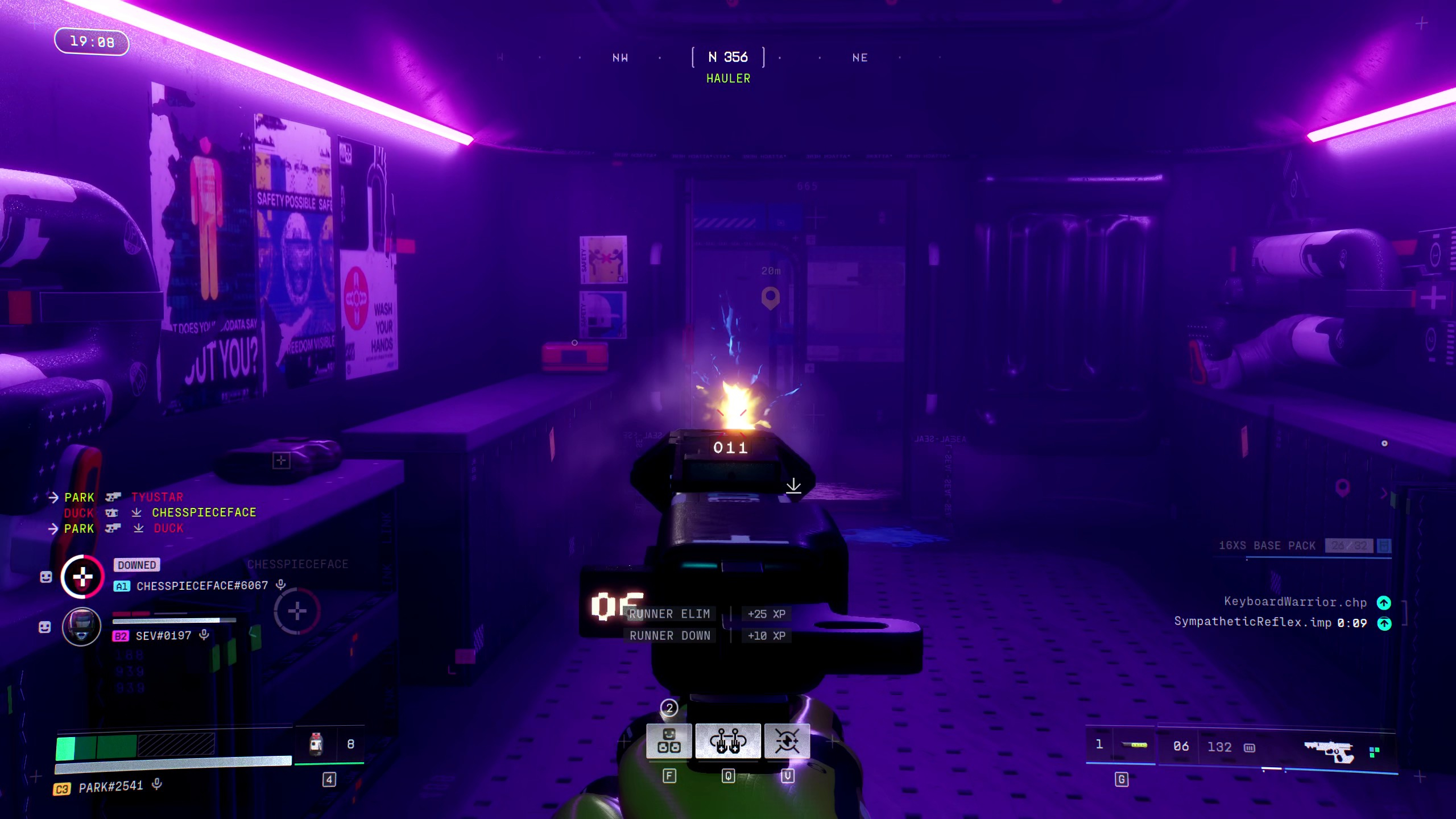Select the SympatheticReflex.imp implant entry
Screen dimensions: 1456x819
click(1269, 623)
